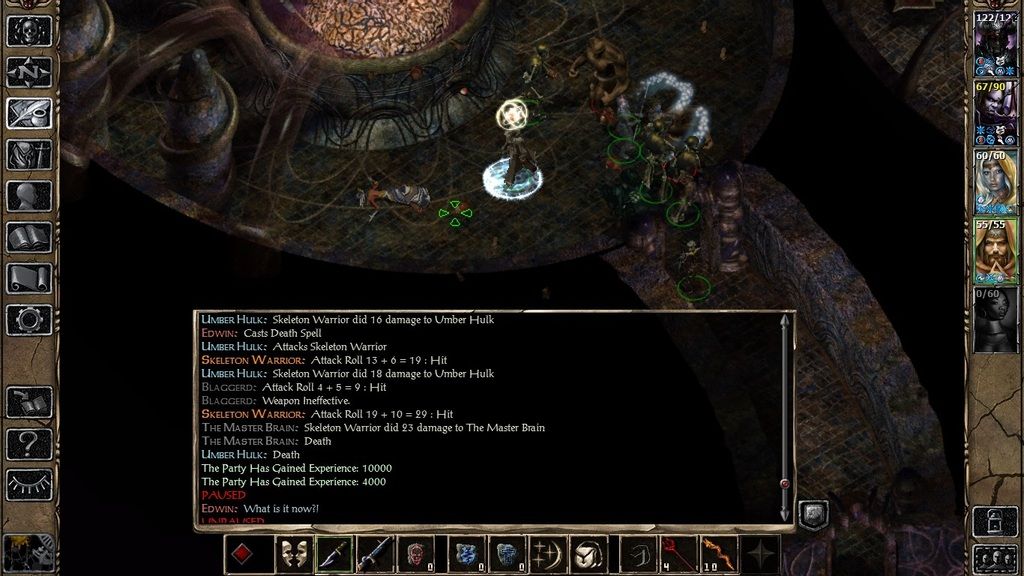1024x576 pixels.
Task: Activate the theatre masks action button
Action: 293,554
